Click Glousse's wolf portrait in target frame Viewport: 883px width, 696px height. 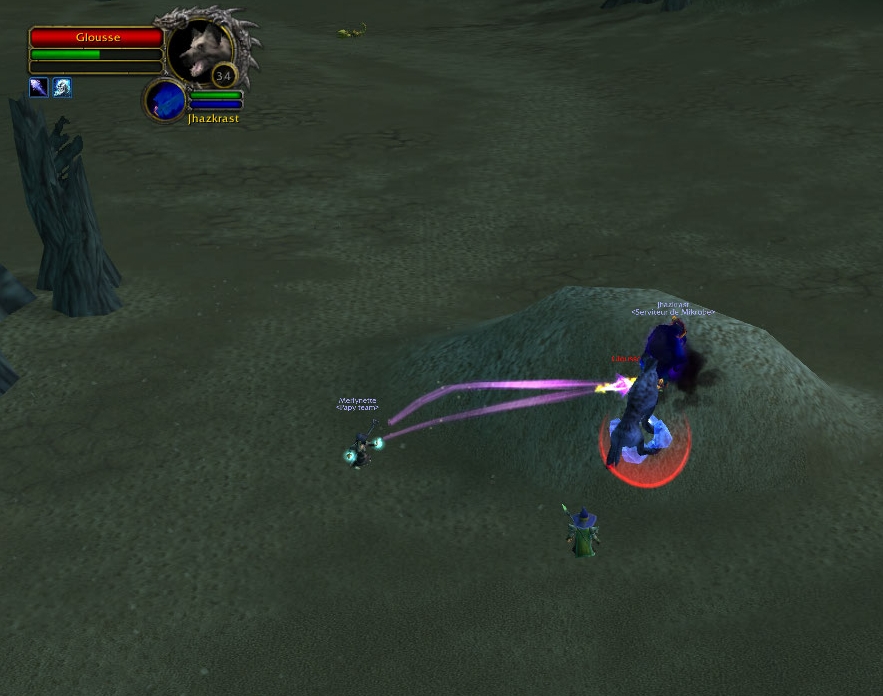[199, 50]
